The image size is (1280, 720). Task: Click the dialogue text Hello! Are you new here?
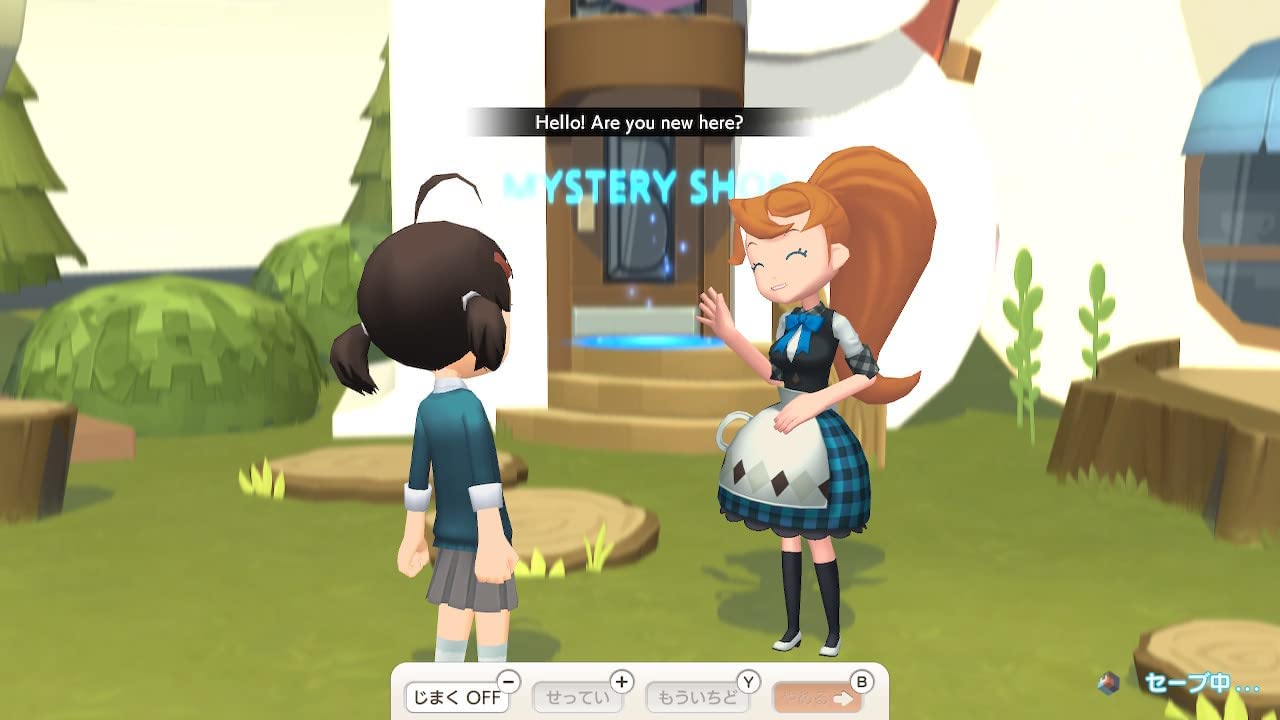click(640, 122)
